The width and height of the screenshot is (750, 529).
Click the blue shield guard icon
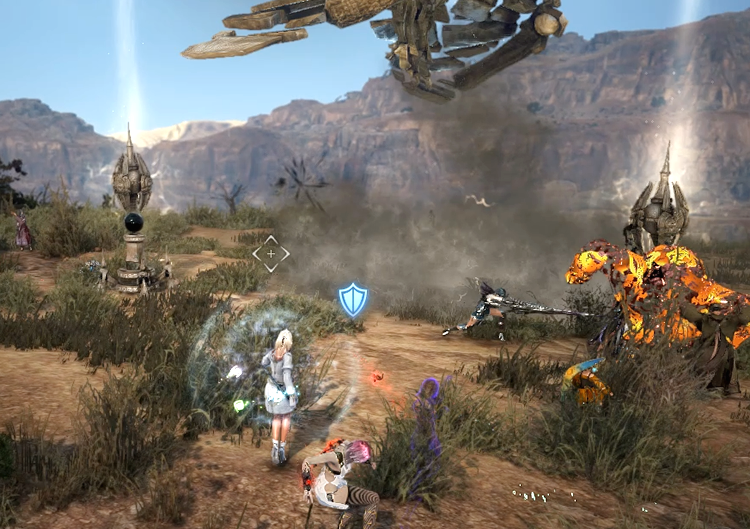click(352, 299)
